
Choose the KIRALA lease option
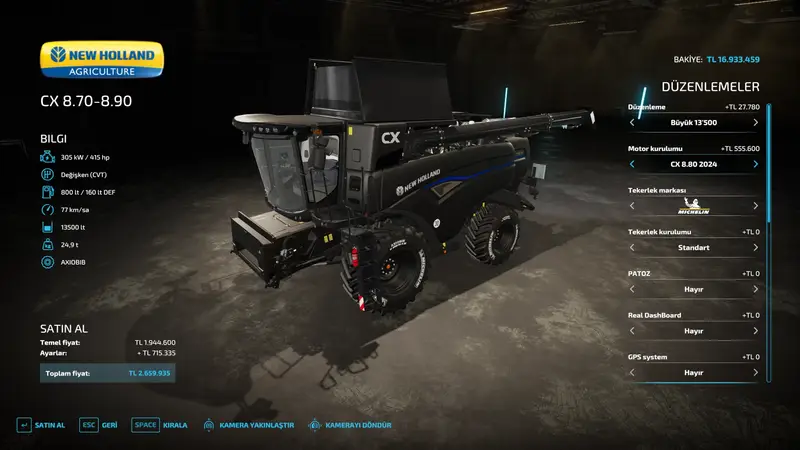[161, 425]
